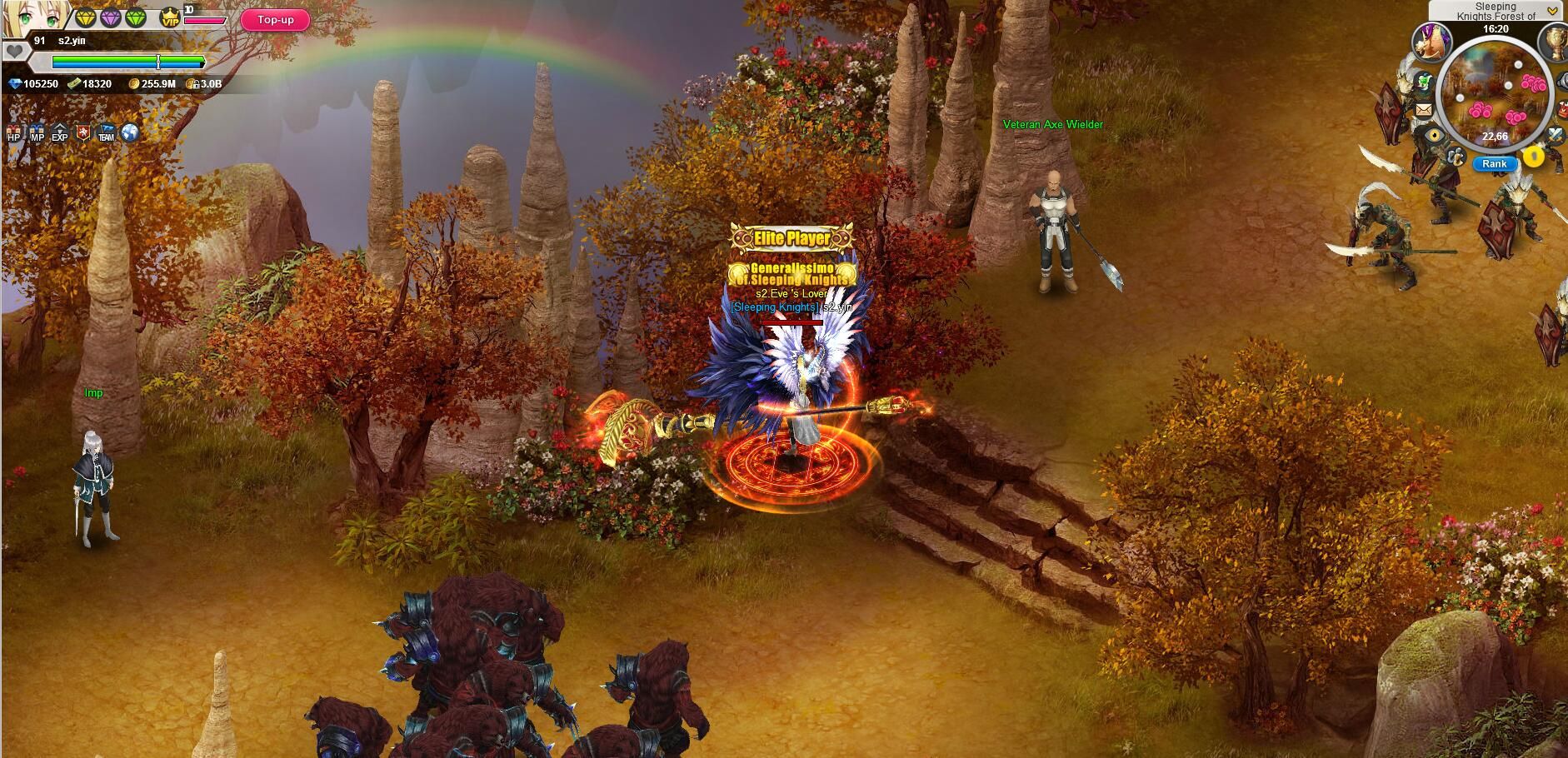Open the Top-up shop
This screenshot has width=1568, height=758.
coord(275,20)
